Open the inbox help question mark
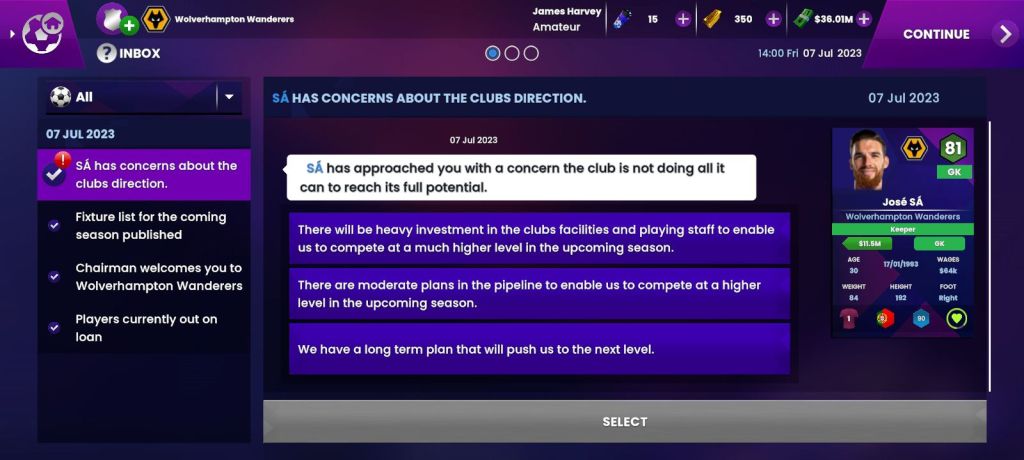 (x=106, y=53)
